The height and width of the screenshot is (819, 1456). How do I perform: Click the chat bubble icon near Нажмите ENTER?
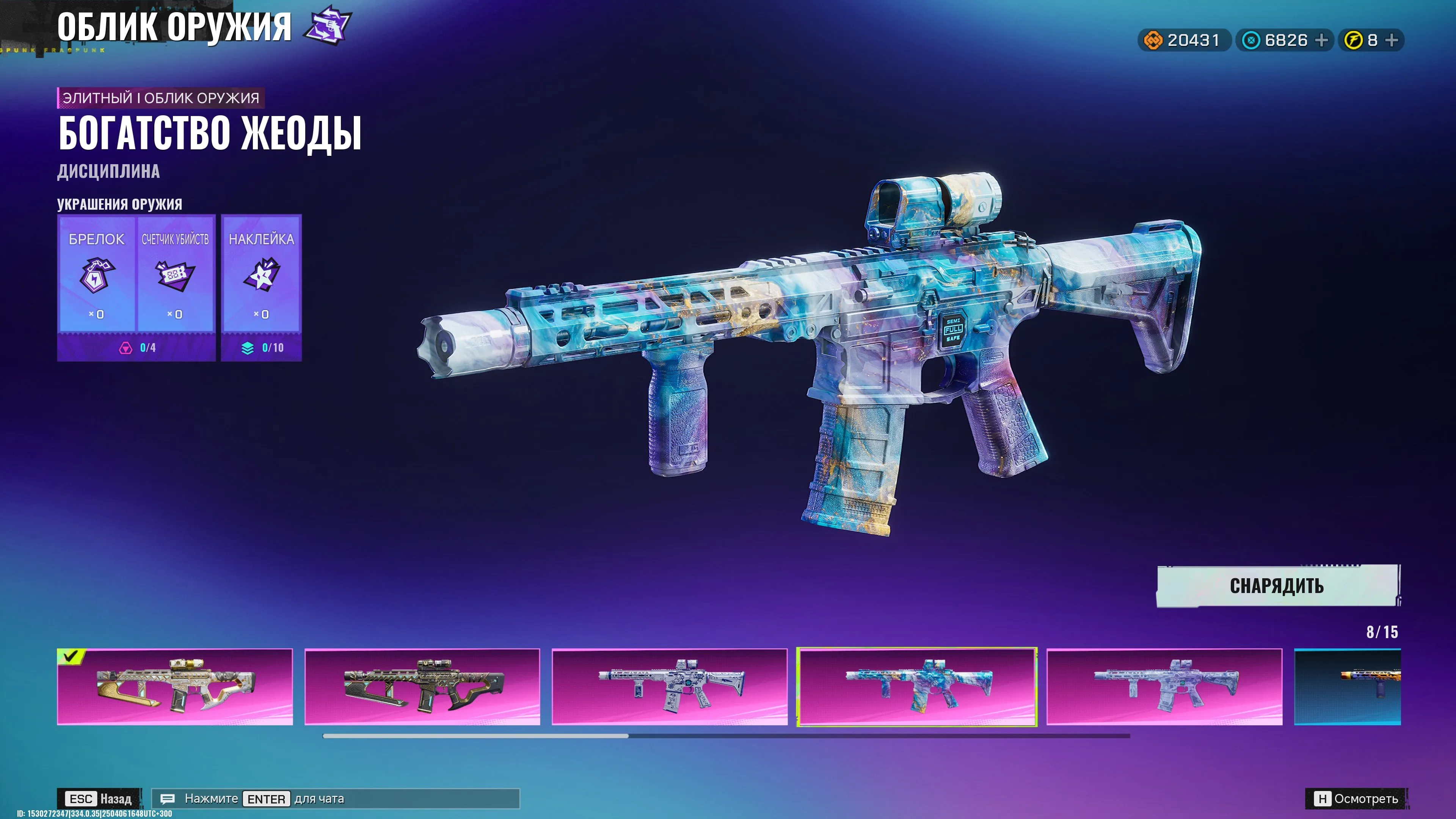(167, 799)
